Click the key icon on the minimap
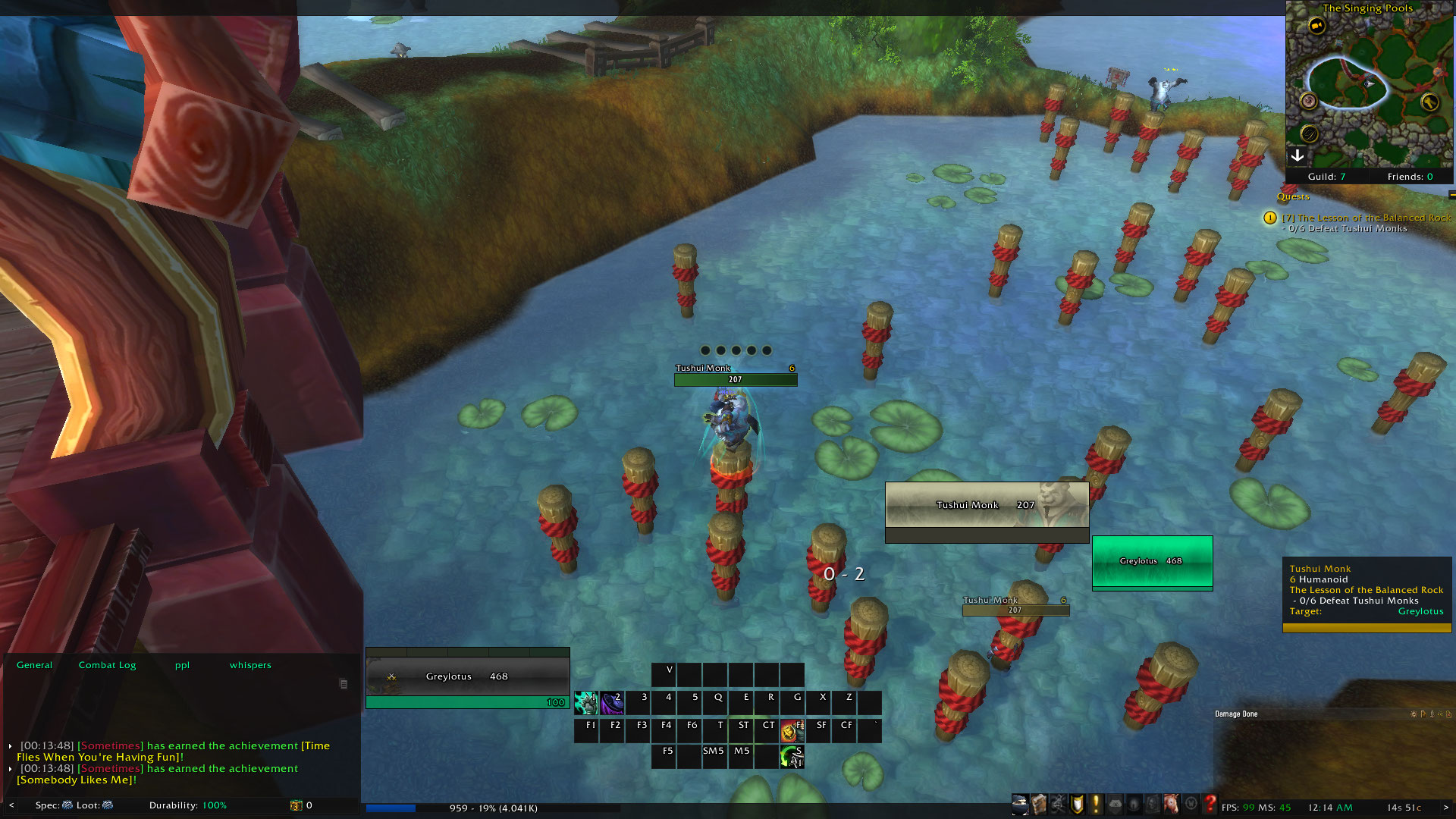 coord(1429,102)
